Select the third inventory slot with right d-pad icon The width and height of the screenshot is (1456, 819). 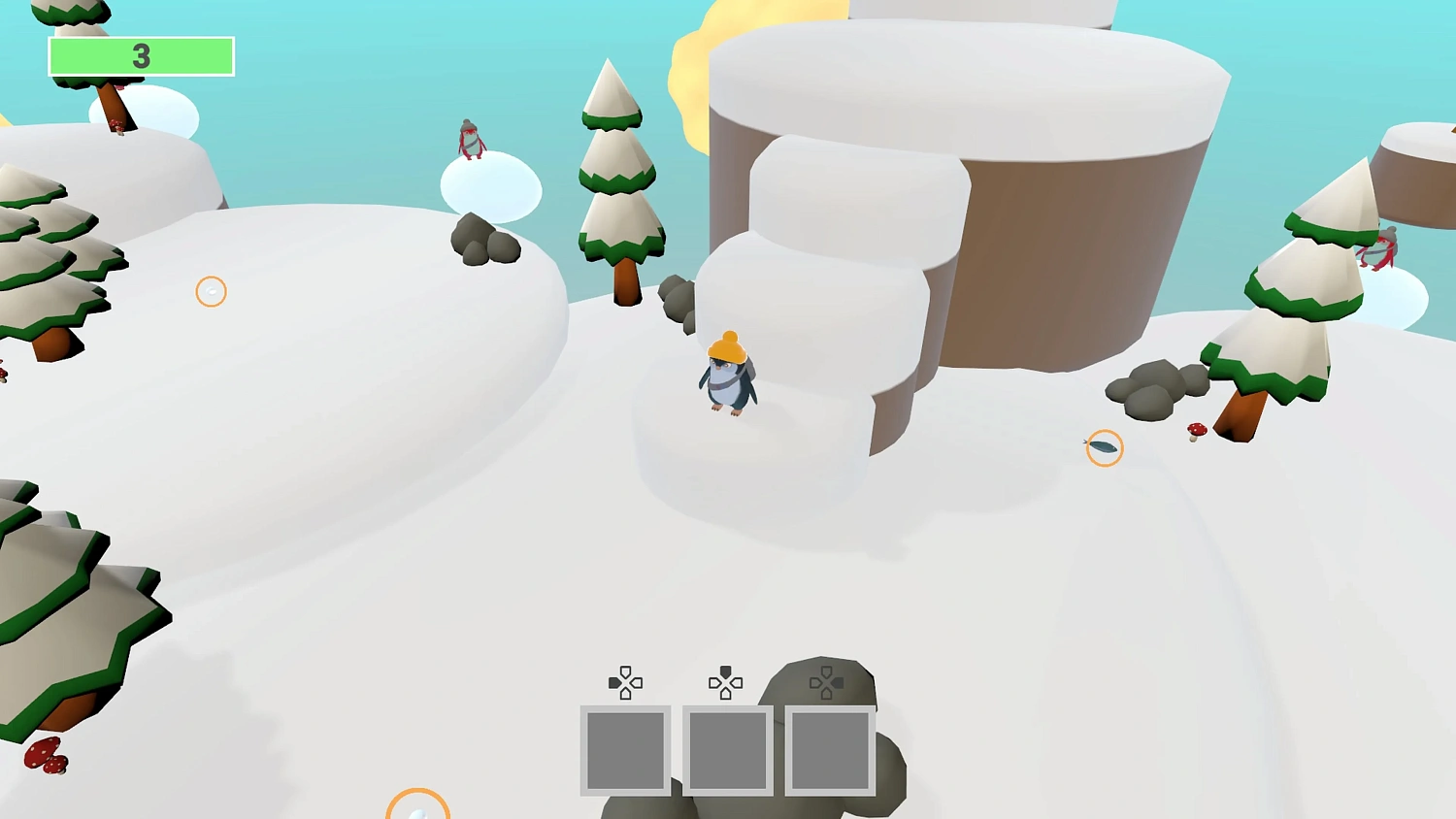830,750
